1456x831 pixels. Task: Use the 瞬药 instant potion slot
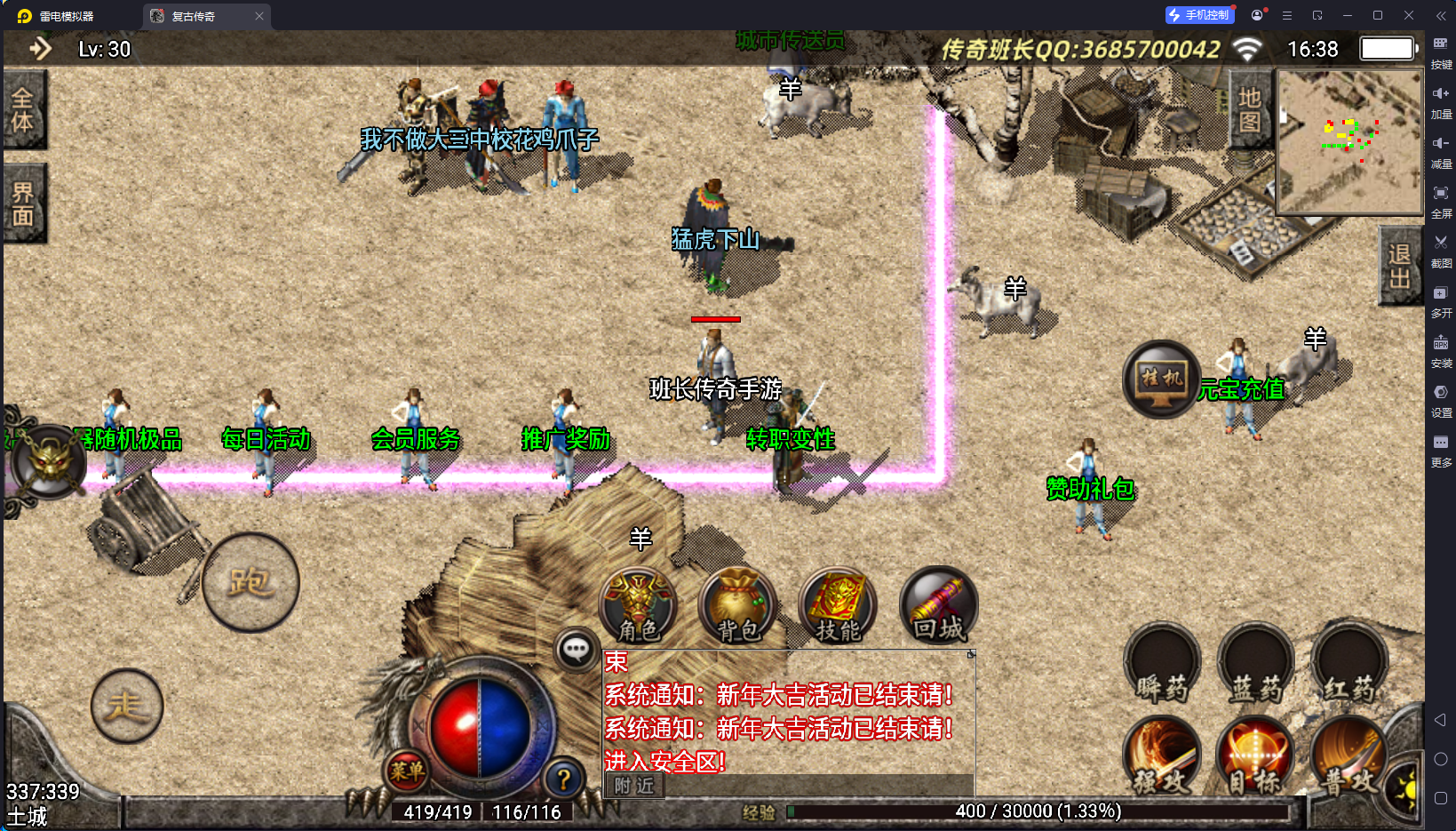(1162, 665)
